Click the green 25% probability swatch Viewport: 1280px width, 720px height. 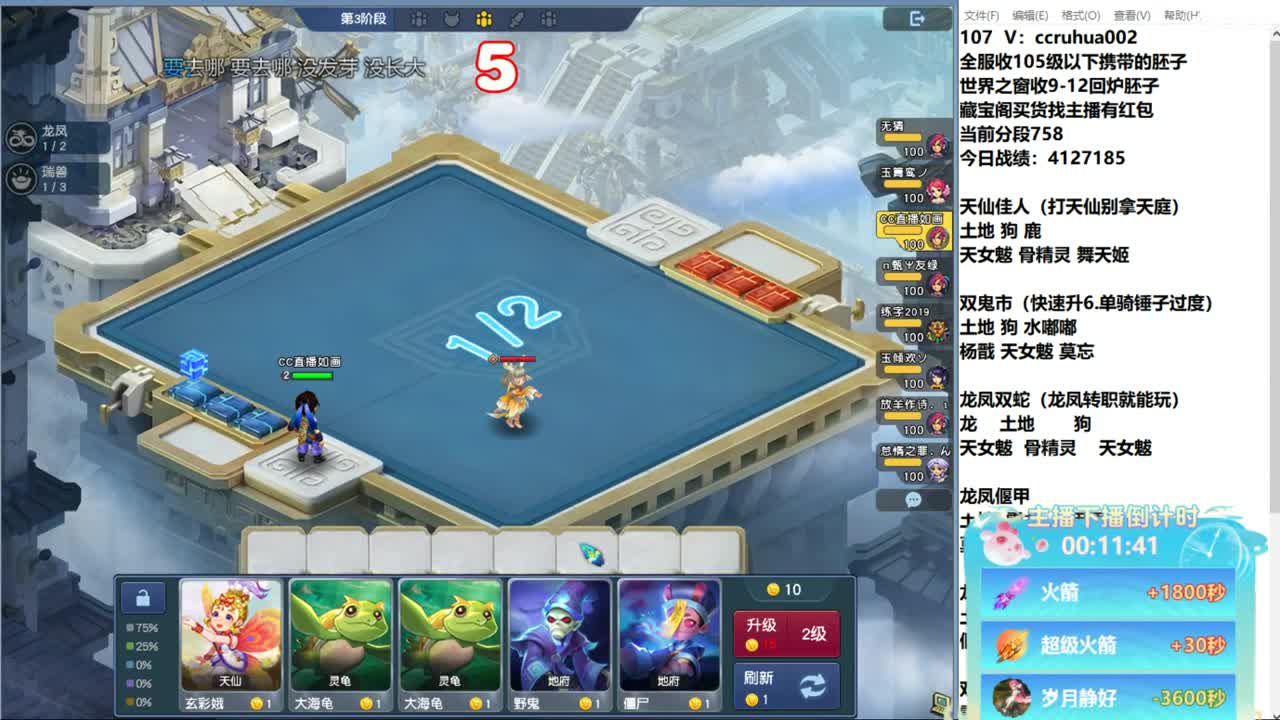click(129, 646)
